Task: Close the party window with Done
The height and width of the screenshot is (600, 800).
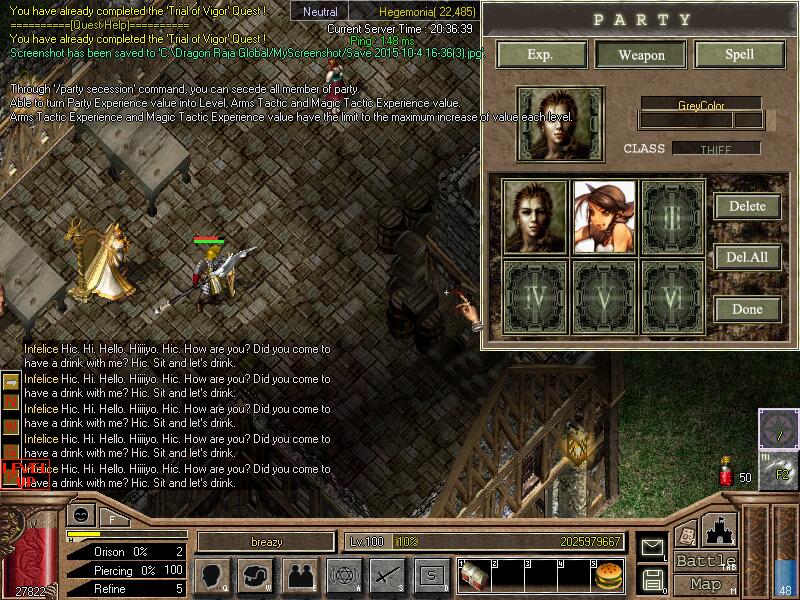Action: pyautogui.click(x=747, y=309)
